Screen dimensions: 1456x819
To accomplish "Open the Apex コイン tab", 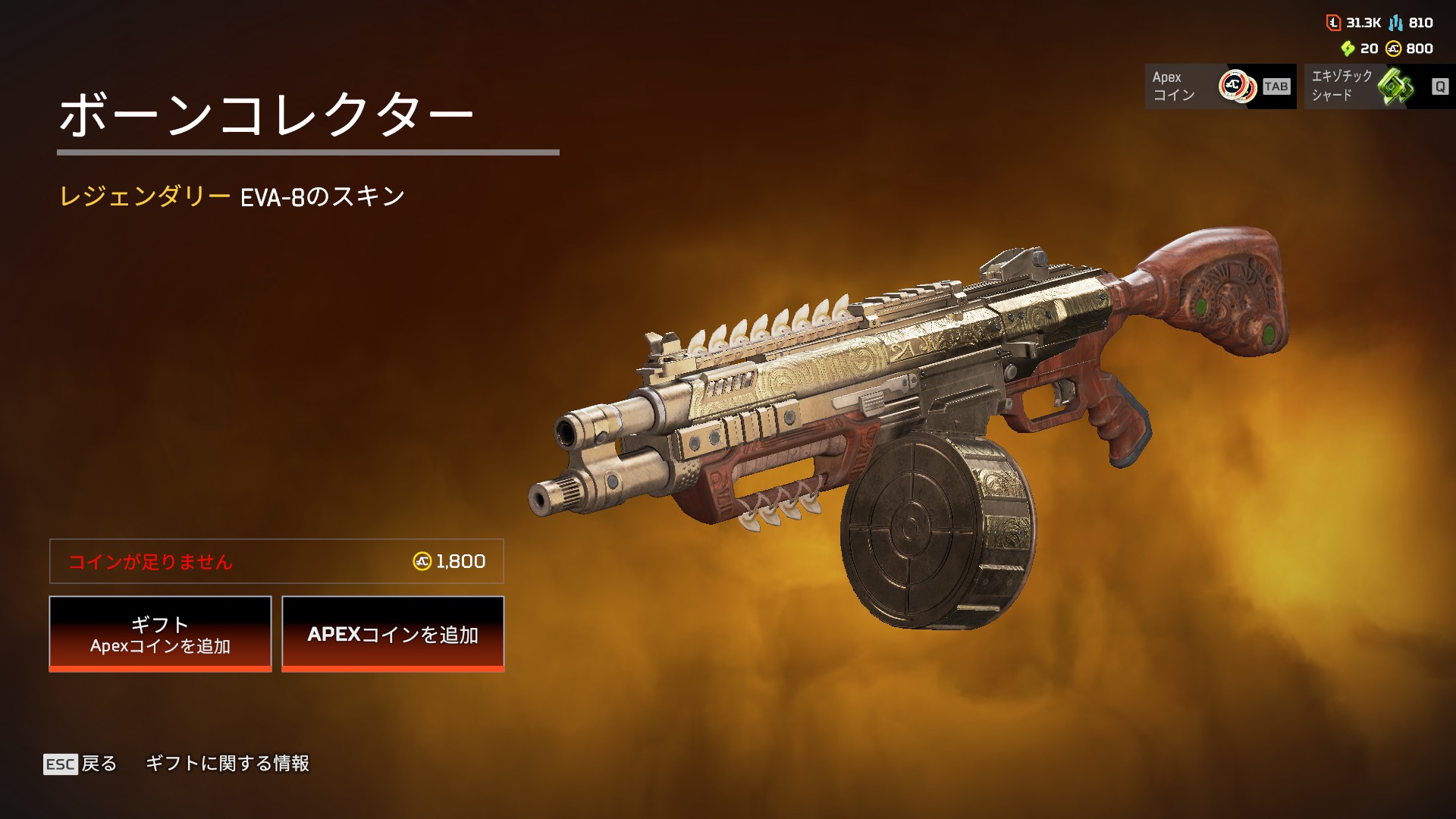I will pyautogui.click(x=1219, y=86).
